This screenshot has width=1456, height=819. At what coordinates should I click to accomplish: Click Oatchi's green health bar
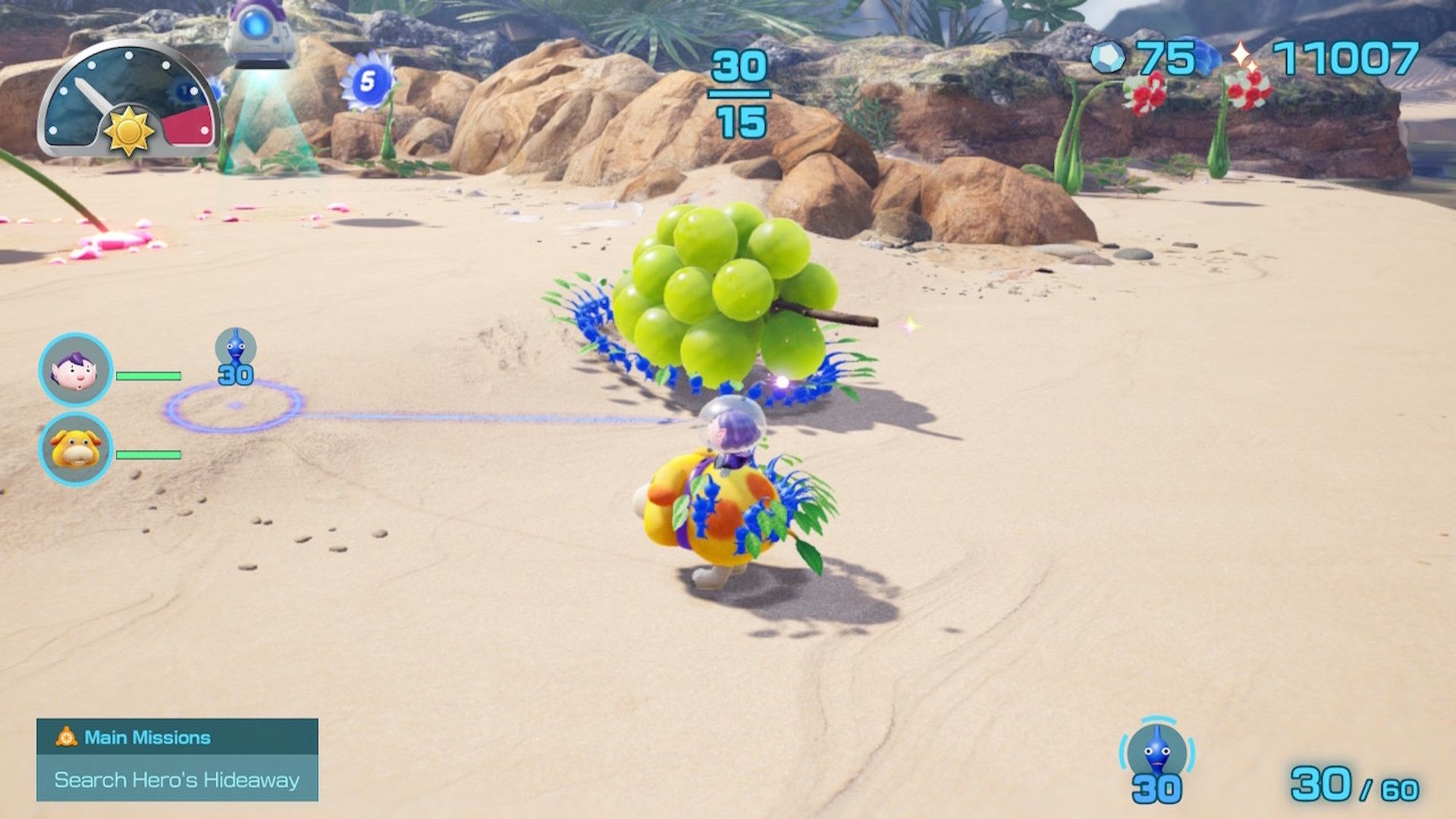(149, 456)
